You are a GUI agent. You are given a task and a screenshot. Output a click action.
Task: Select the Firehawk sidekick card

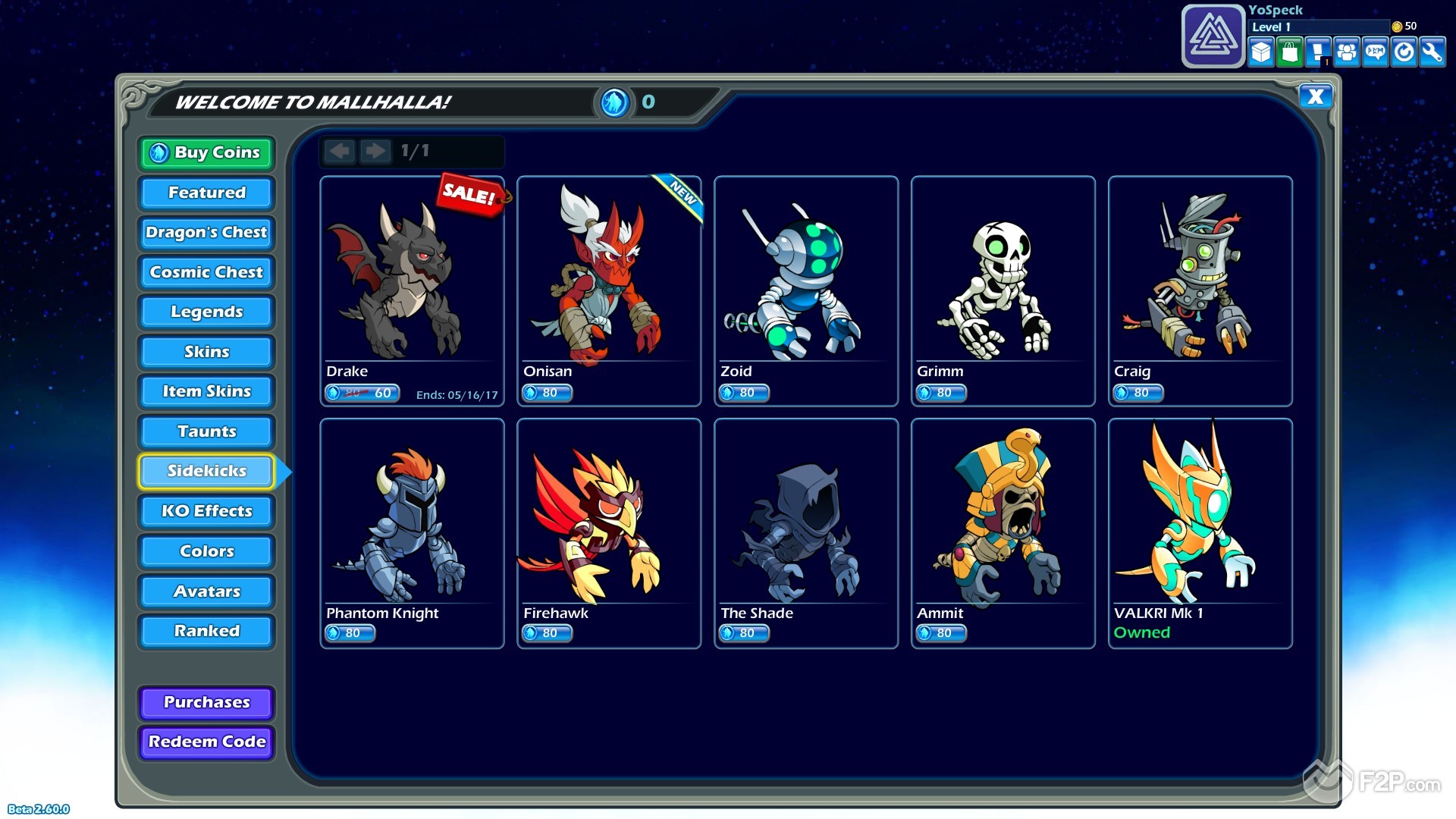pos(609,532)
